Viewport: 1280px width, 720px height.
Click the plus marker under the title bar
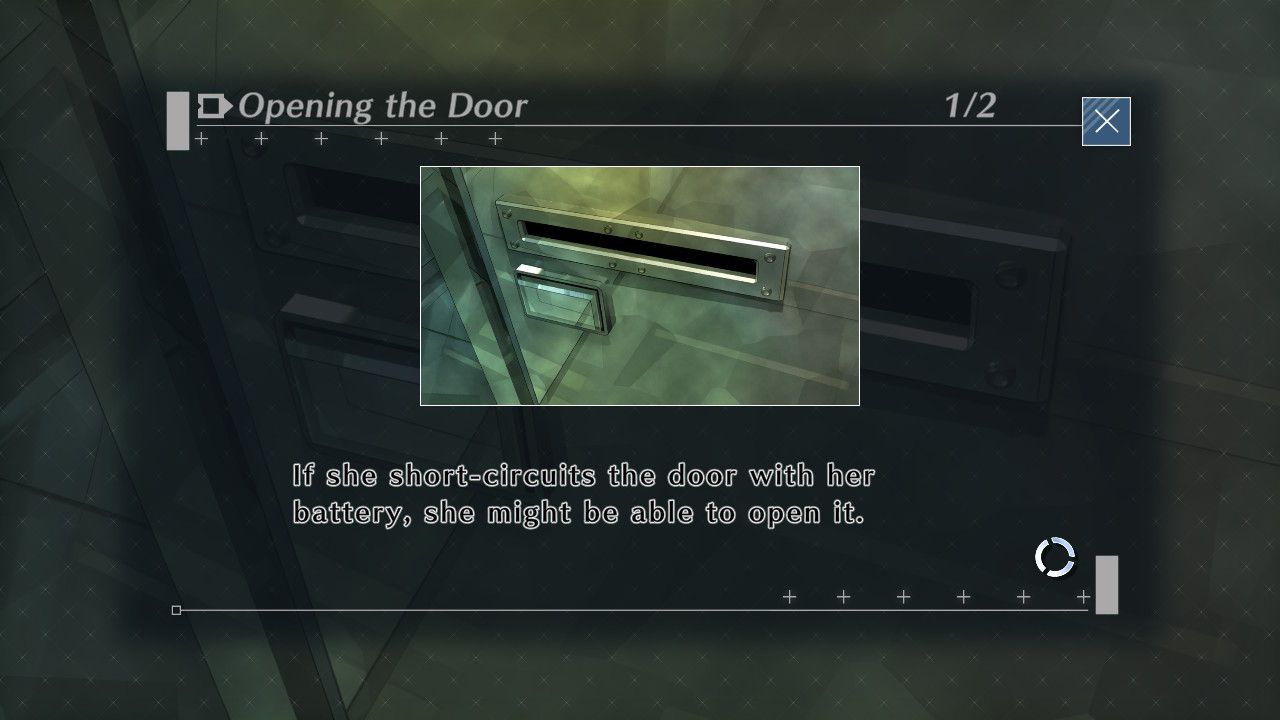click(200, 139)
